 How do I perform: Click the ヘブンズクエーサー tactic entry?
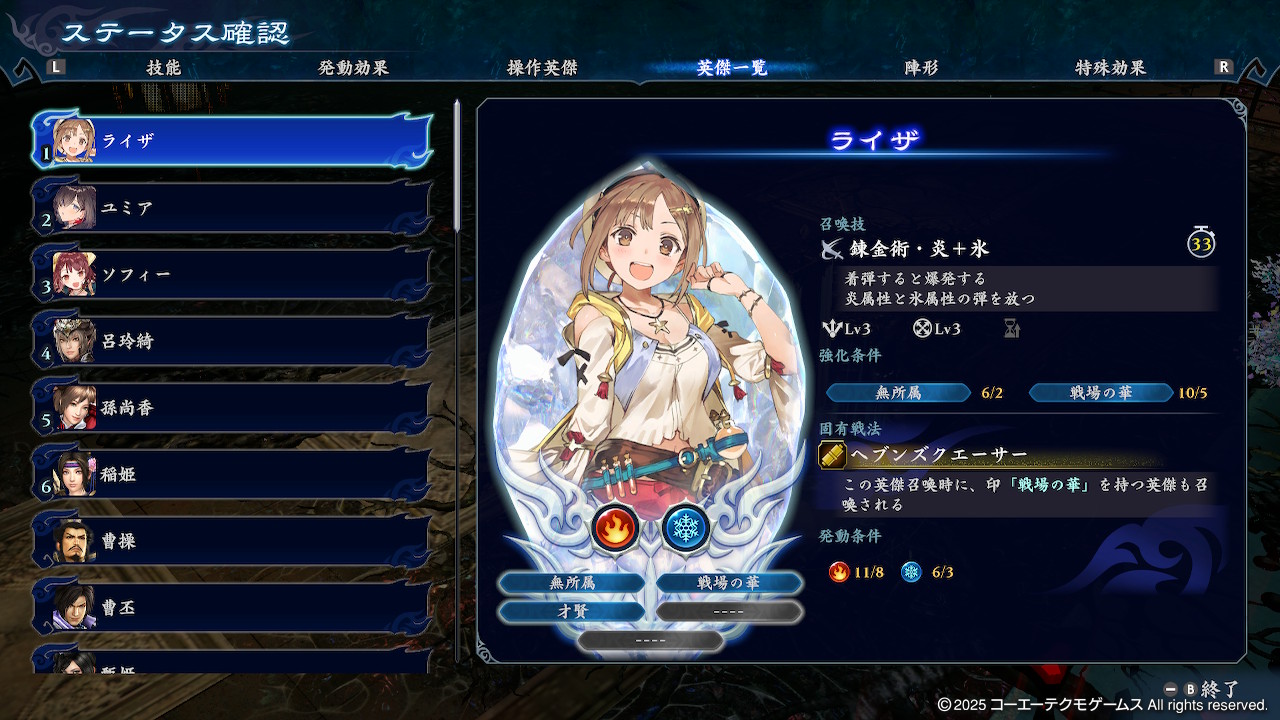(x=939, y=455)
